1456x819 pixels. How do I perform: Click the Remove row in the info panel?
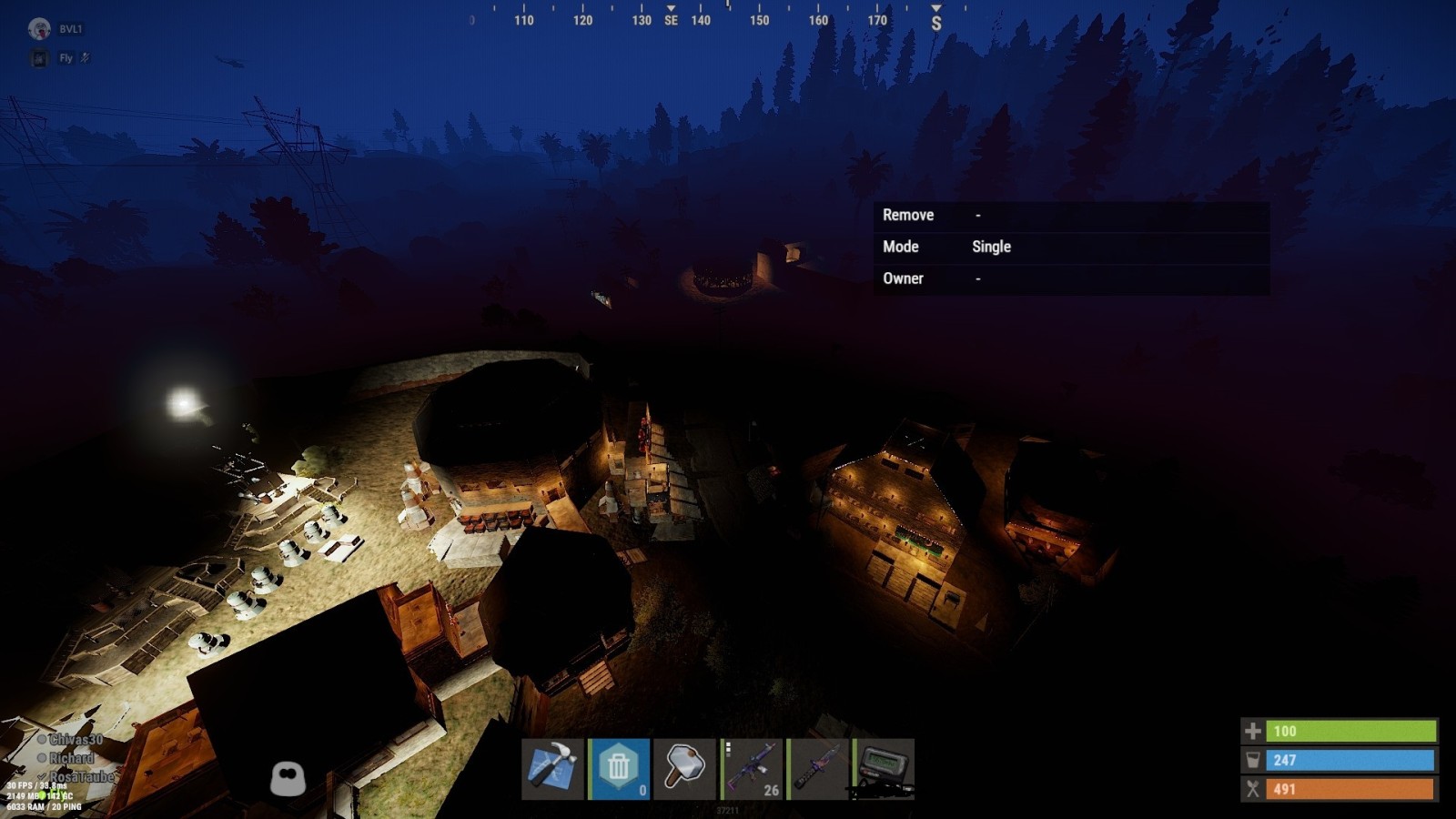point(1071,215)
